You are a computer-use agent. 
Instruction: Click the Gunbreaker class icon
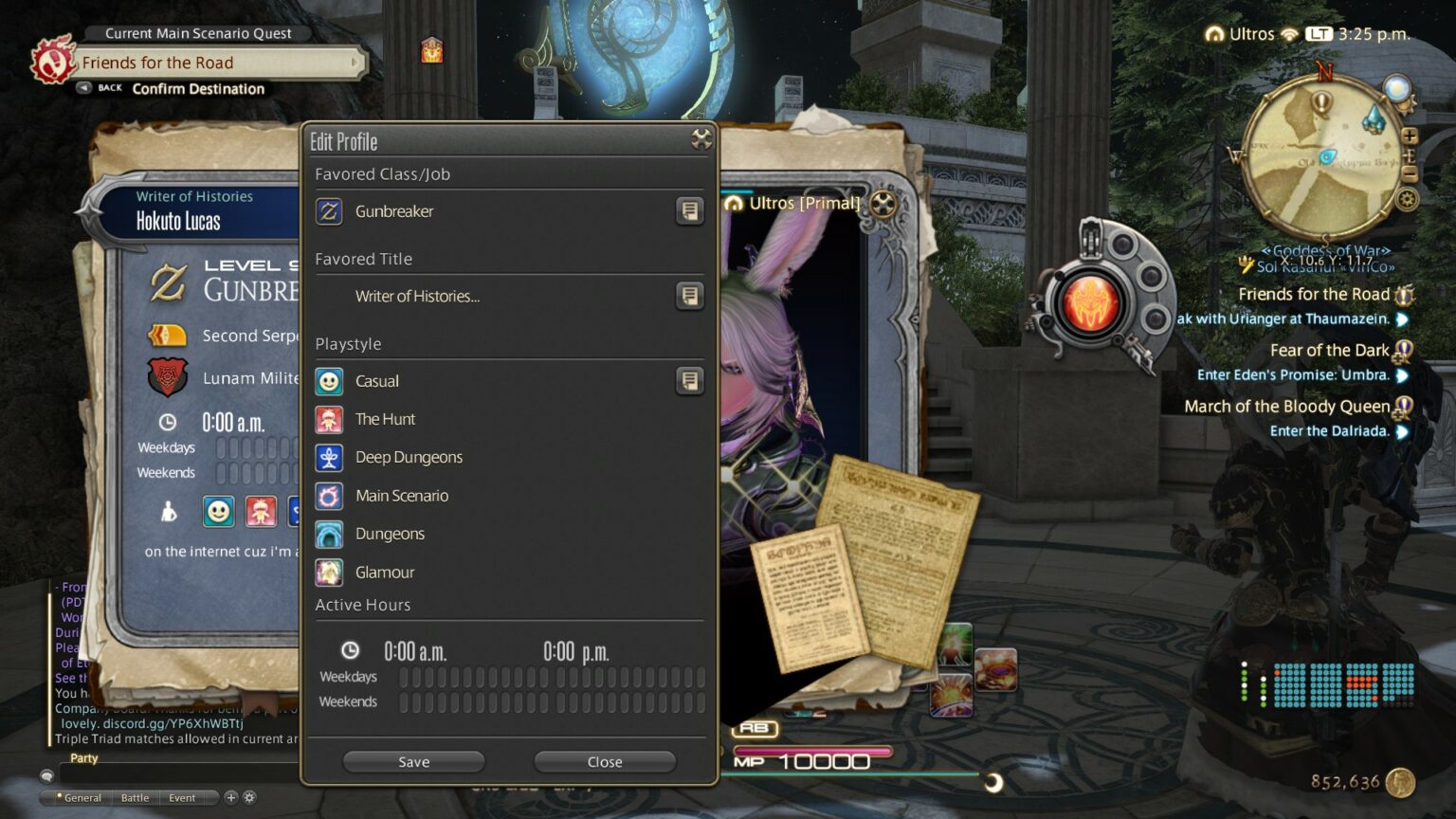pyautogui.click(x=329, y=211)
